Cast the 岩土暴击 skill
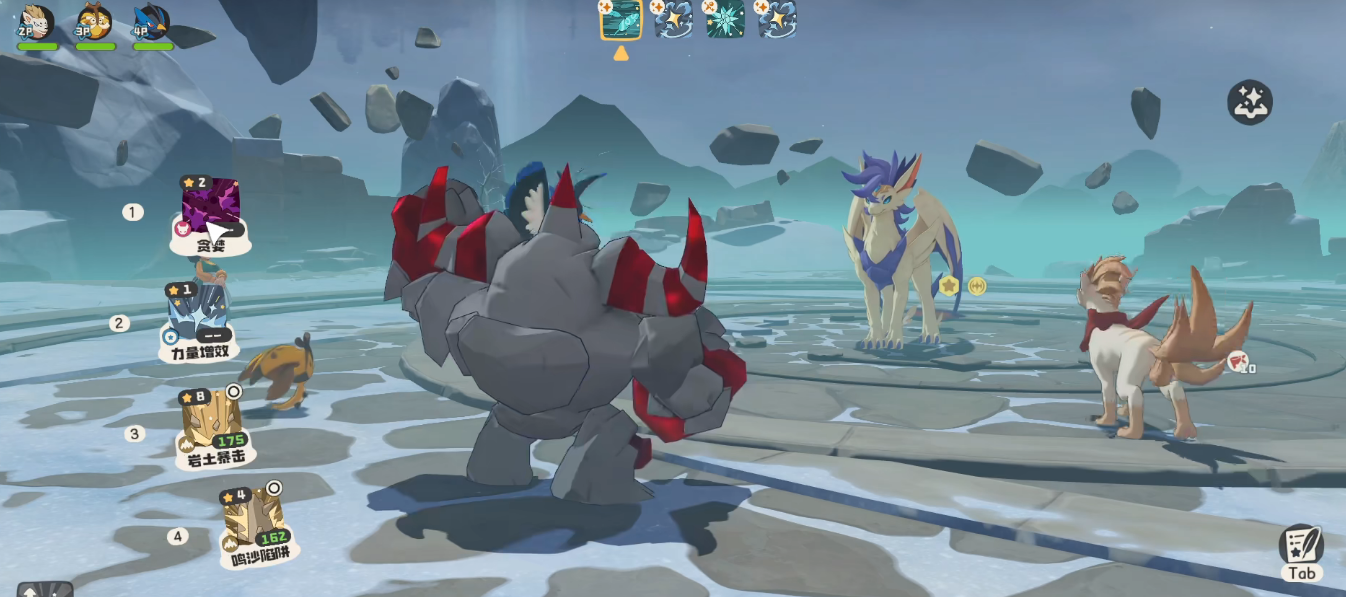The image size is (1346, 597). tap(211, 421)
